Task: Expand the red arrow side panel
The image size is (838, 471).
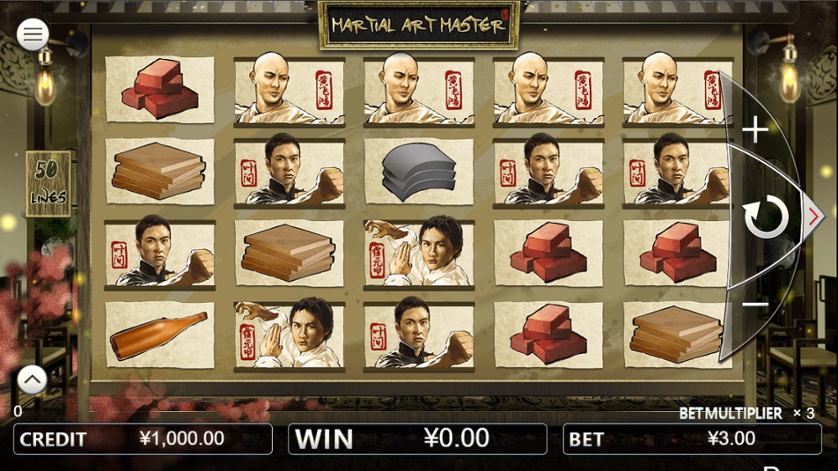Action: click(814, 215)
